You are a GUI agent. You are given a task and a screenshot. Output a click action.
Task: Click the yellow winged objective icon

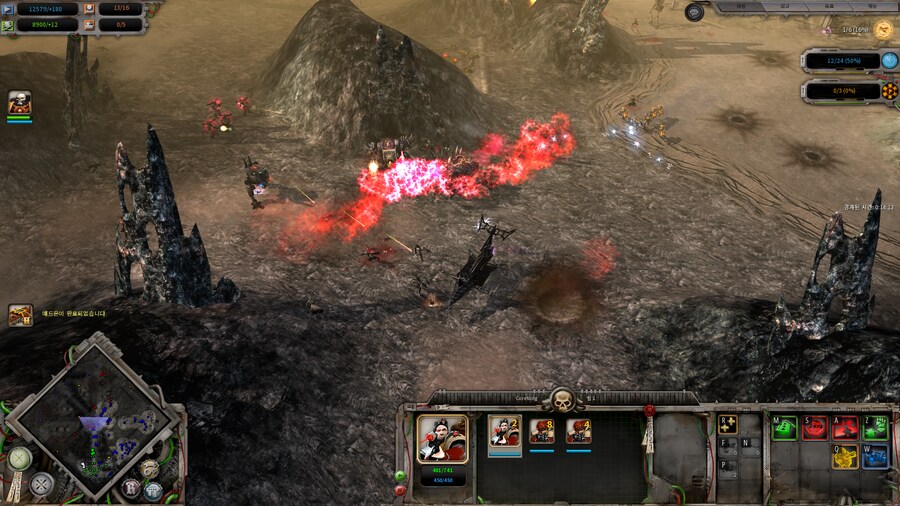tap(883, 30)
